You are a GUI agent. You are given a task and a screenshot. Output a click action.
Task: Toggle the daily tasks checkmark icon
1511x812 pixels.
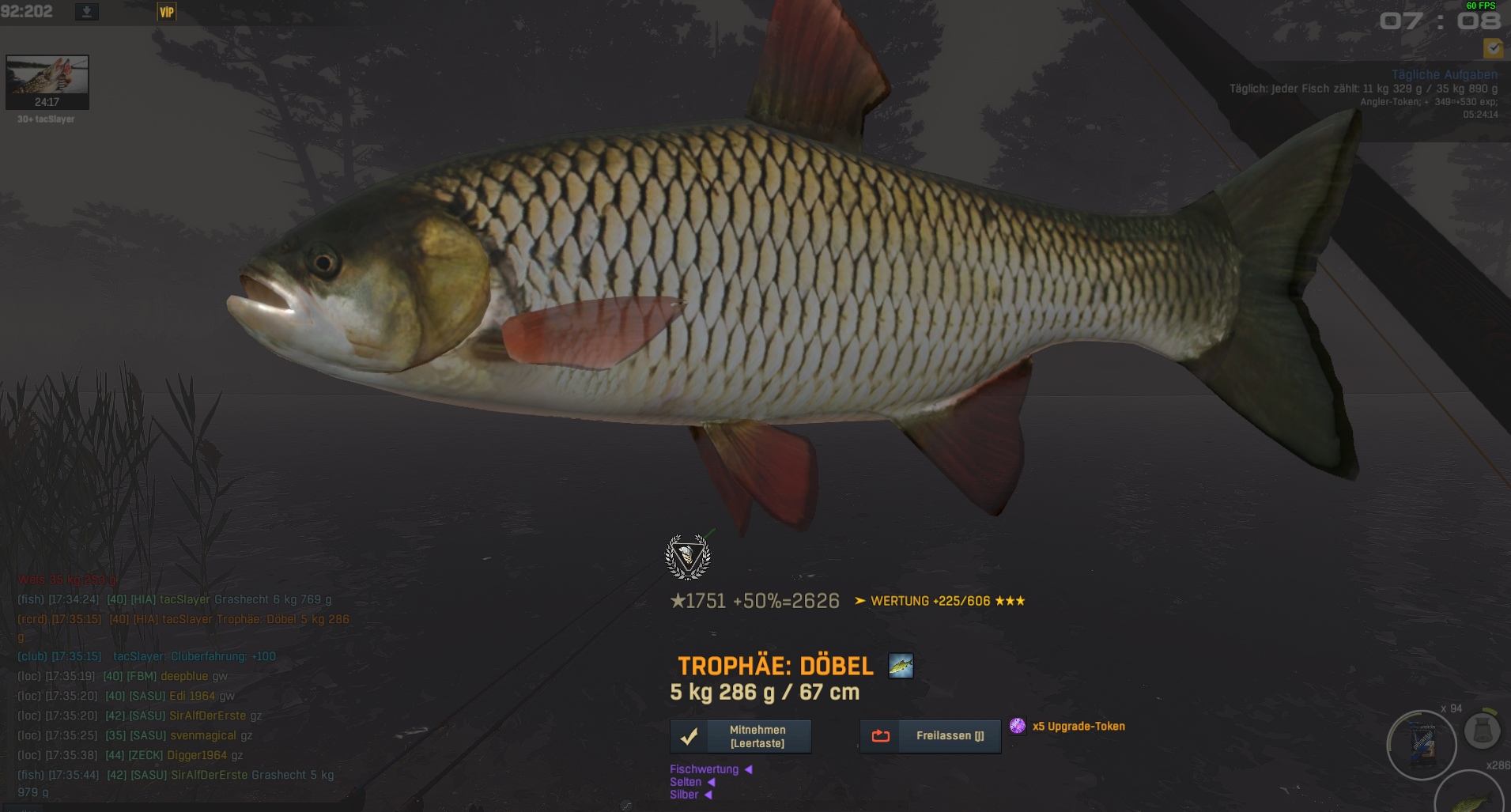click(1493, 48)
